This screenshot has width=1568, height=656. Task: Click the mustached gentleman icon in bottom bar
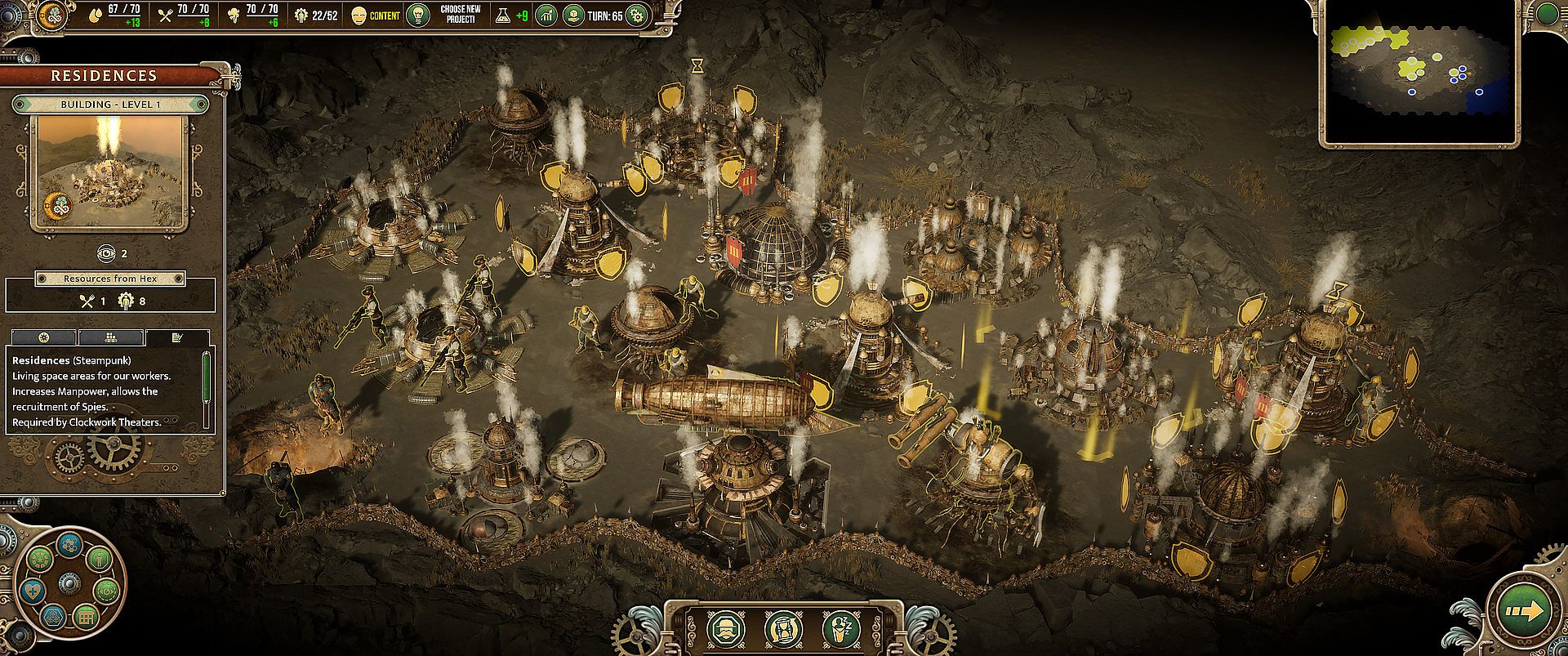point(725,629)
